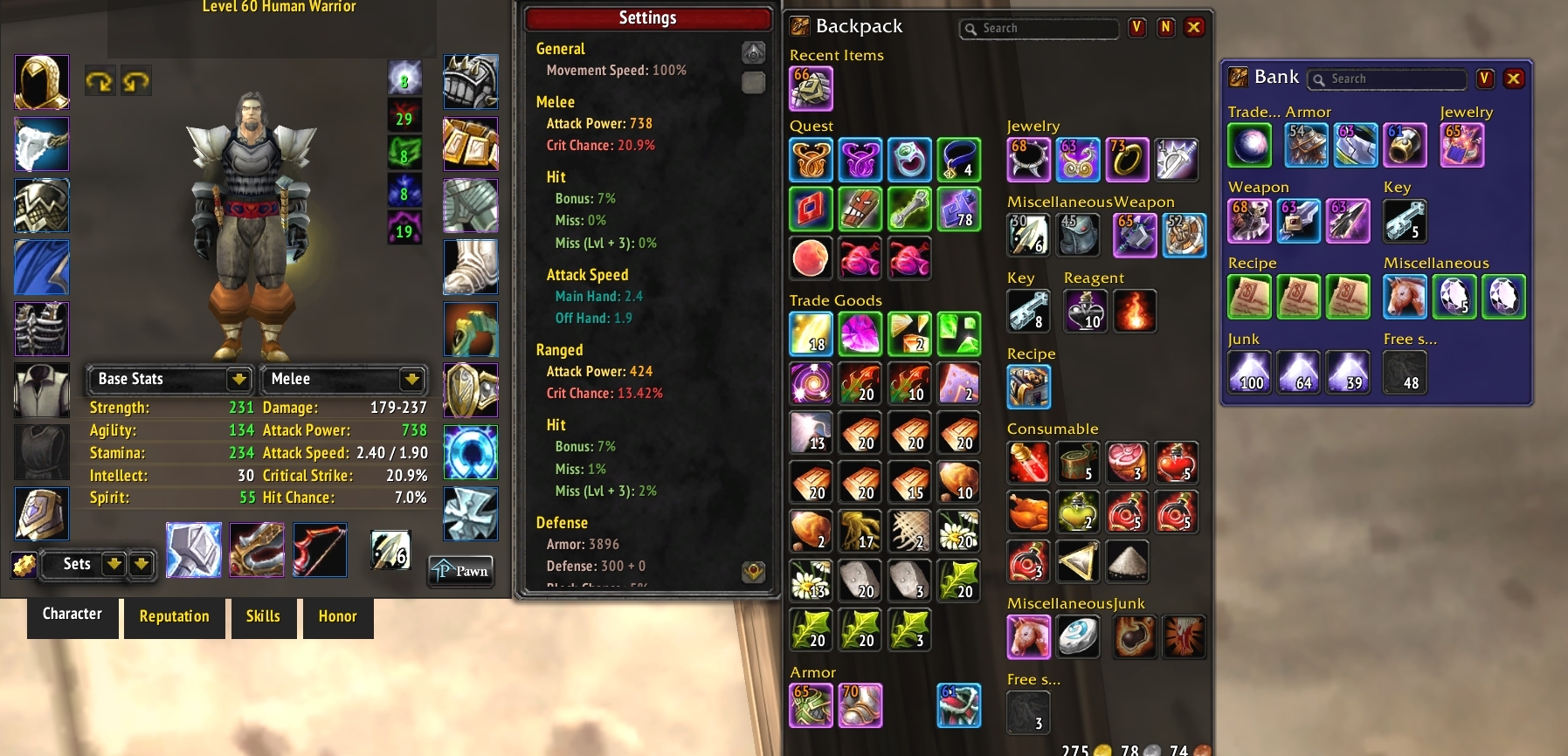The height and width of the screenshot is (756, 1568).
Task: Open the golden chest icon under backpack Recipe
Action: pyautogui.click(x=1029, y=386)
